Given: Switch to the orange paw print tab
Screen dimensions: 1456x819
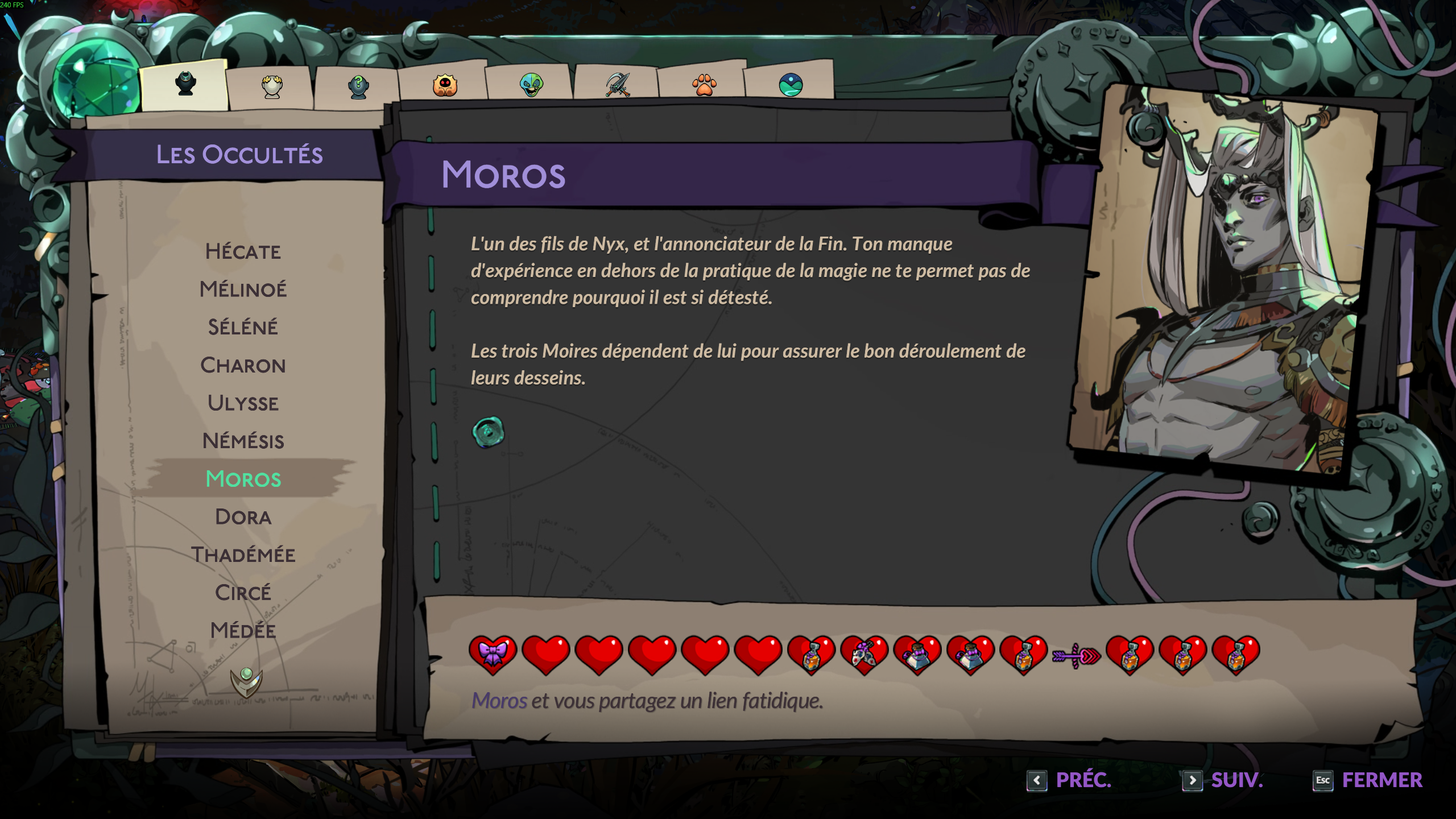Looking at the screenshot, I should (704, 86).
